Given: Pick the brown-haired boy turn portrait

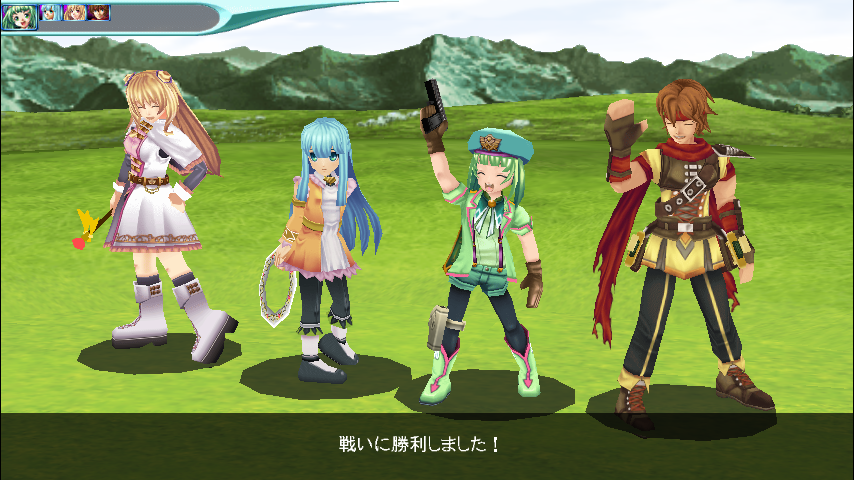Looking at the screenshot, I should point(99,13).
